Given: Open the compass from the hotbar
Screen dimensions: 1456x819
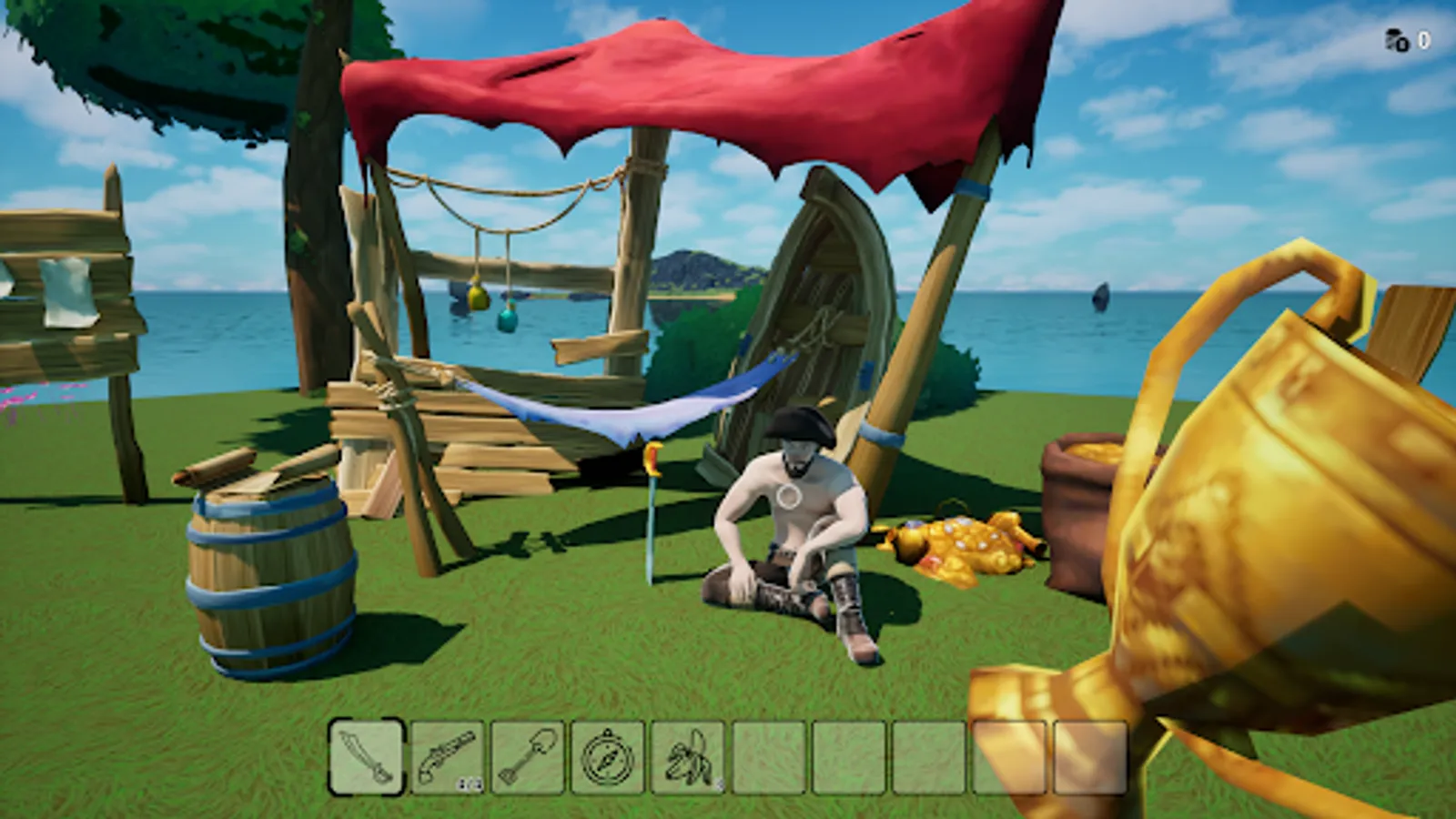Looking at the screenshot, I should tap(605, 758).
